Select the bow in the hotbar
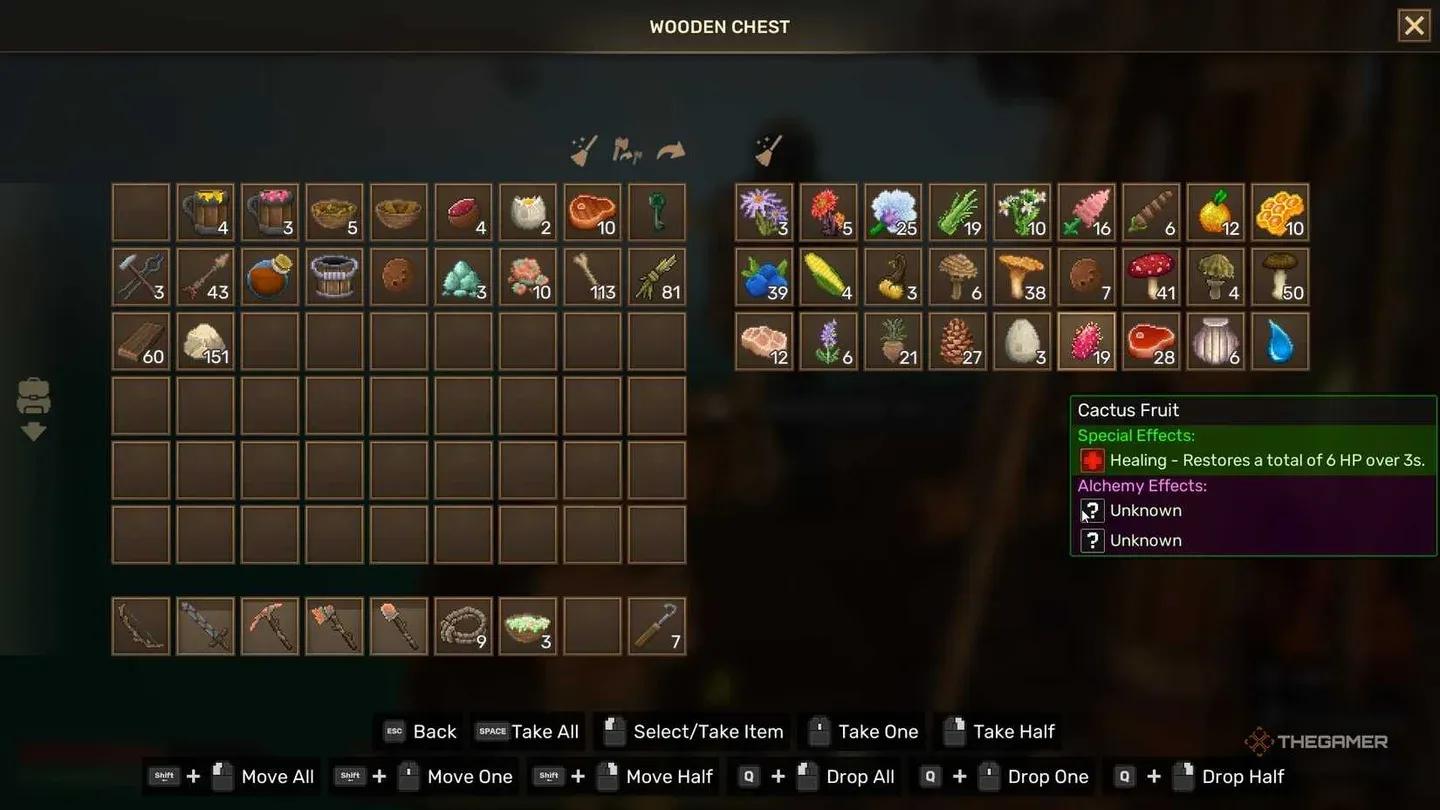The height and width of the screenshot is (810, 1440). [140, 625]
